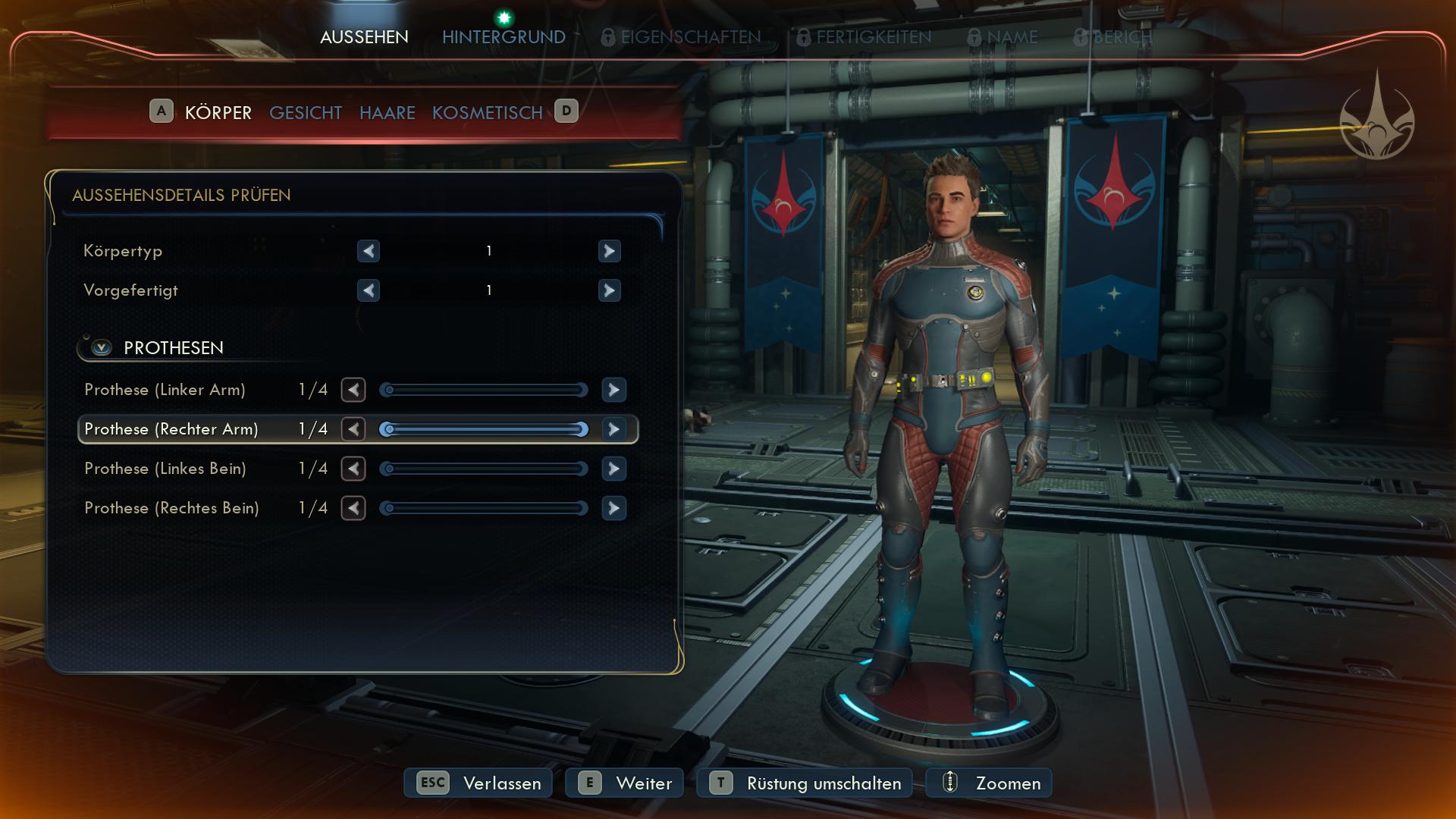Select the Körper tab

coord(218,113)
